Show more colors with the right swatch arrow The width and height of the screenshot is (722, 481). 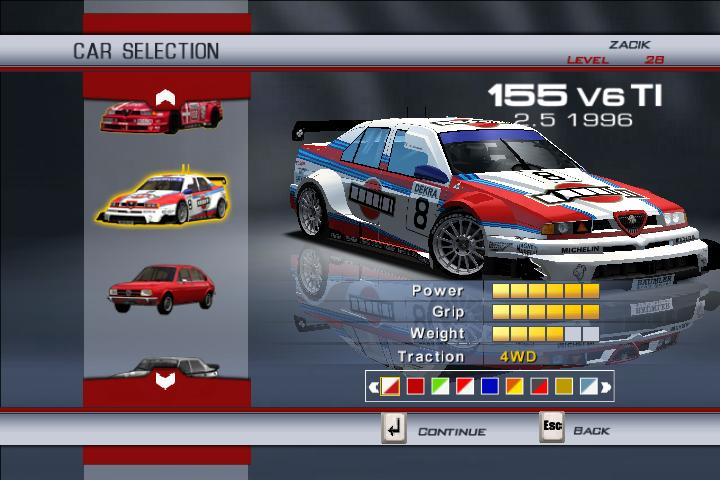tap(606, 385)
